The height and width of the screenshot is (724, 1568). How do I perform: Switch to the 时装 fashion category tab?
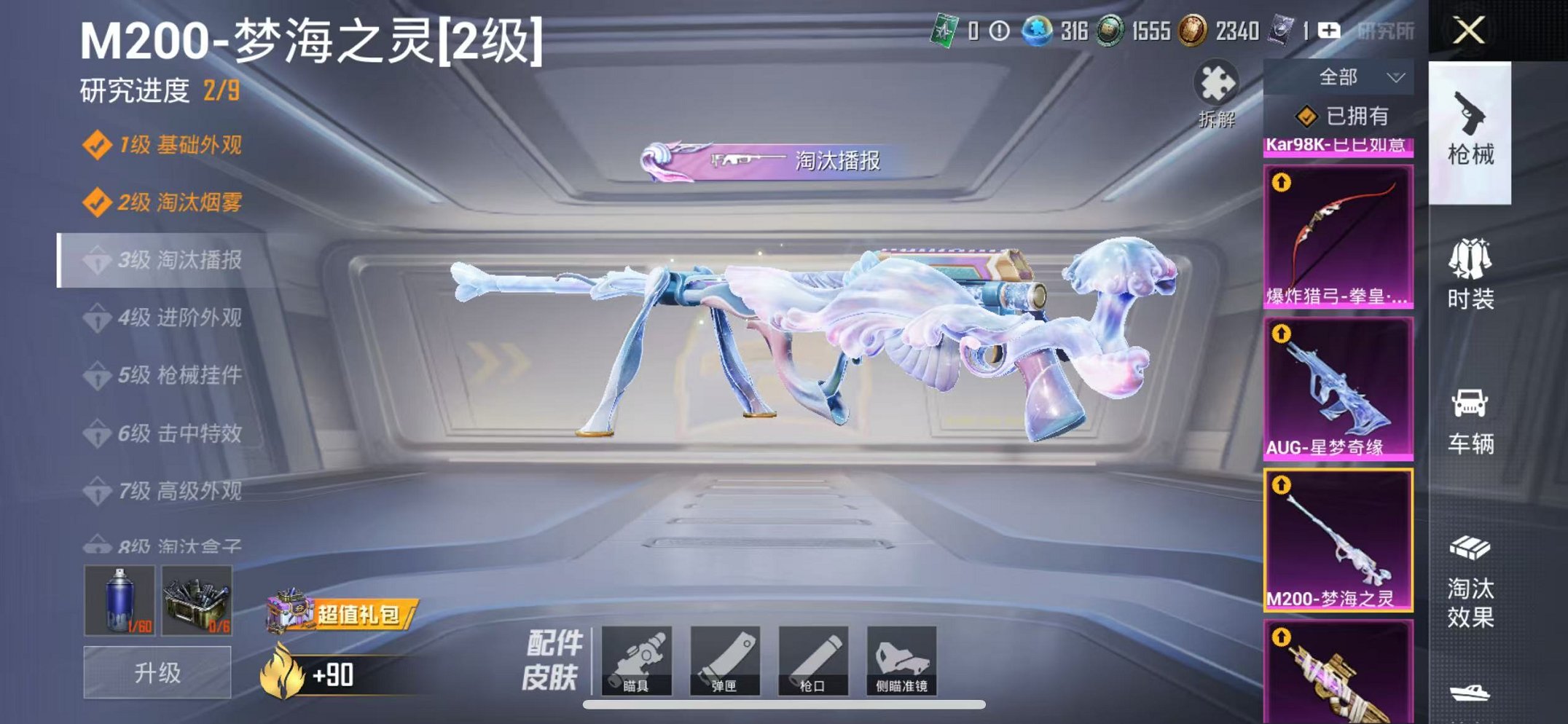[1473, 278]
